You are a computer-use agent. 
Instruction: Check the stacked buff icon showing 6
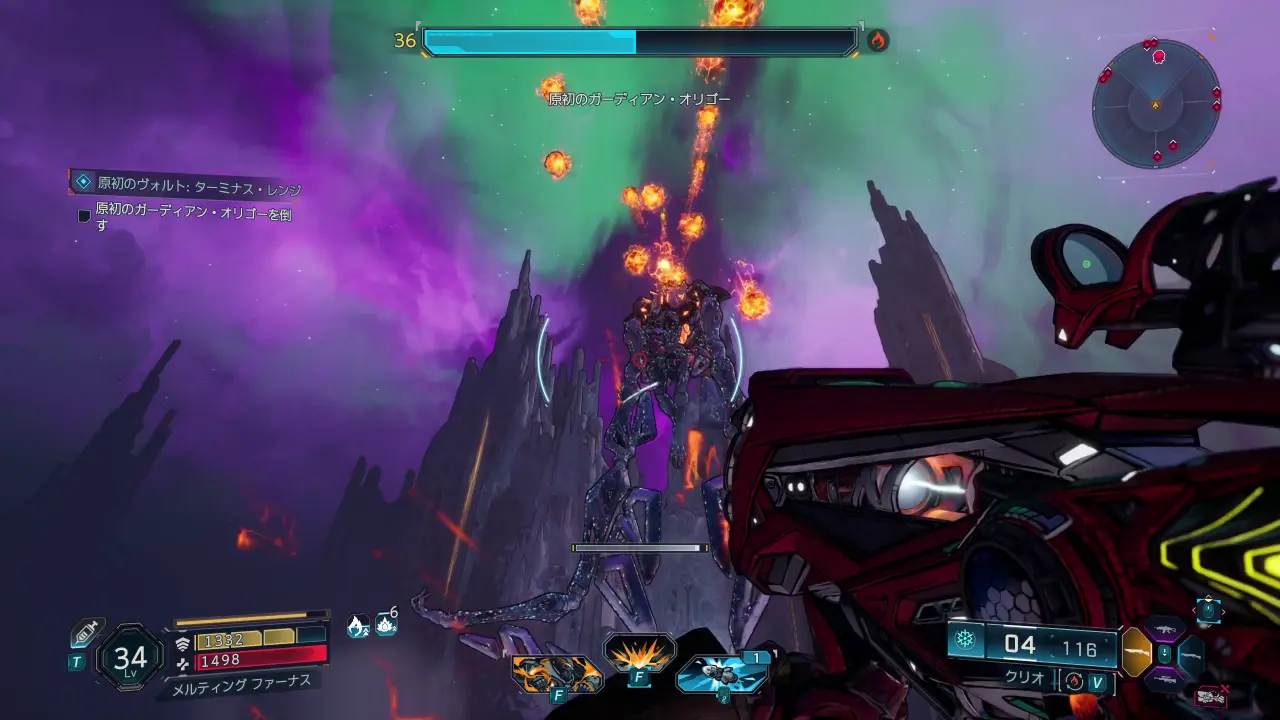pos(386,624)
